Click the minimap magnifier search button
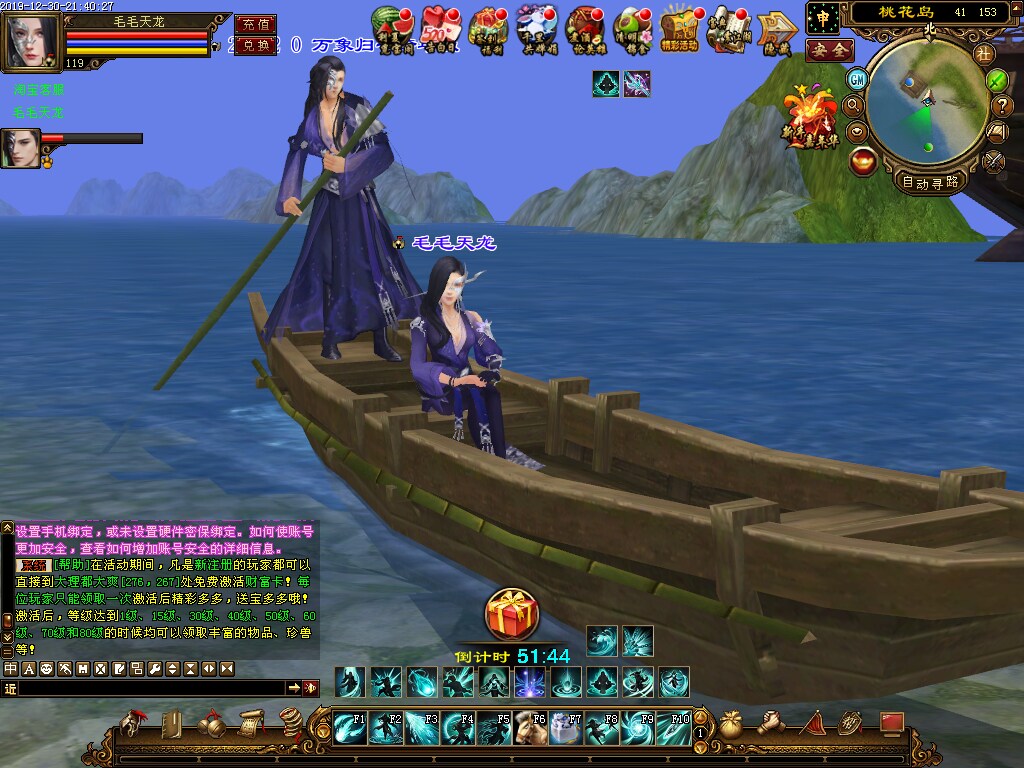Image resolution: width=1024 pixels, height=768 pixels. click(x=854, y=105)
